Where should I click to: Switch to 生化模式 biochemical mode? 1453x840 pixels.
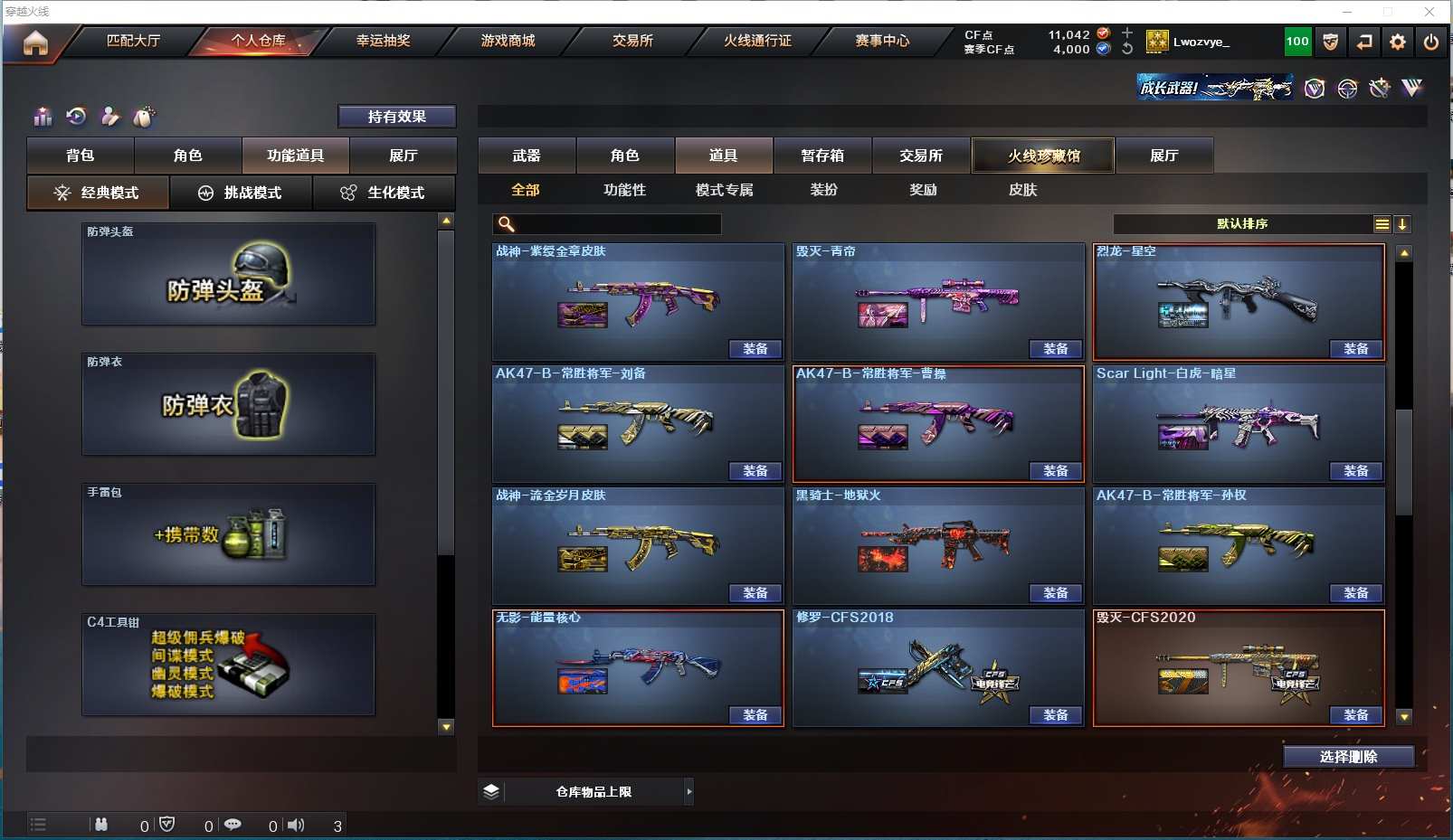tap(384, 193)
